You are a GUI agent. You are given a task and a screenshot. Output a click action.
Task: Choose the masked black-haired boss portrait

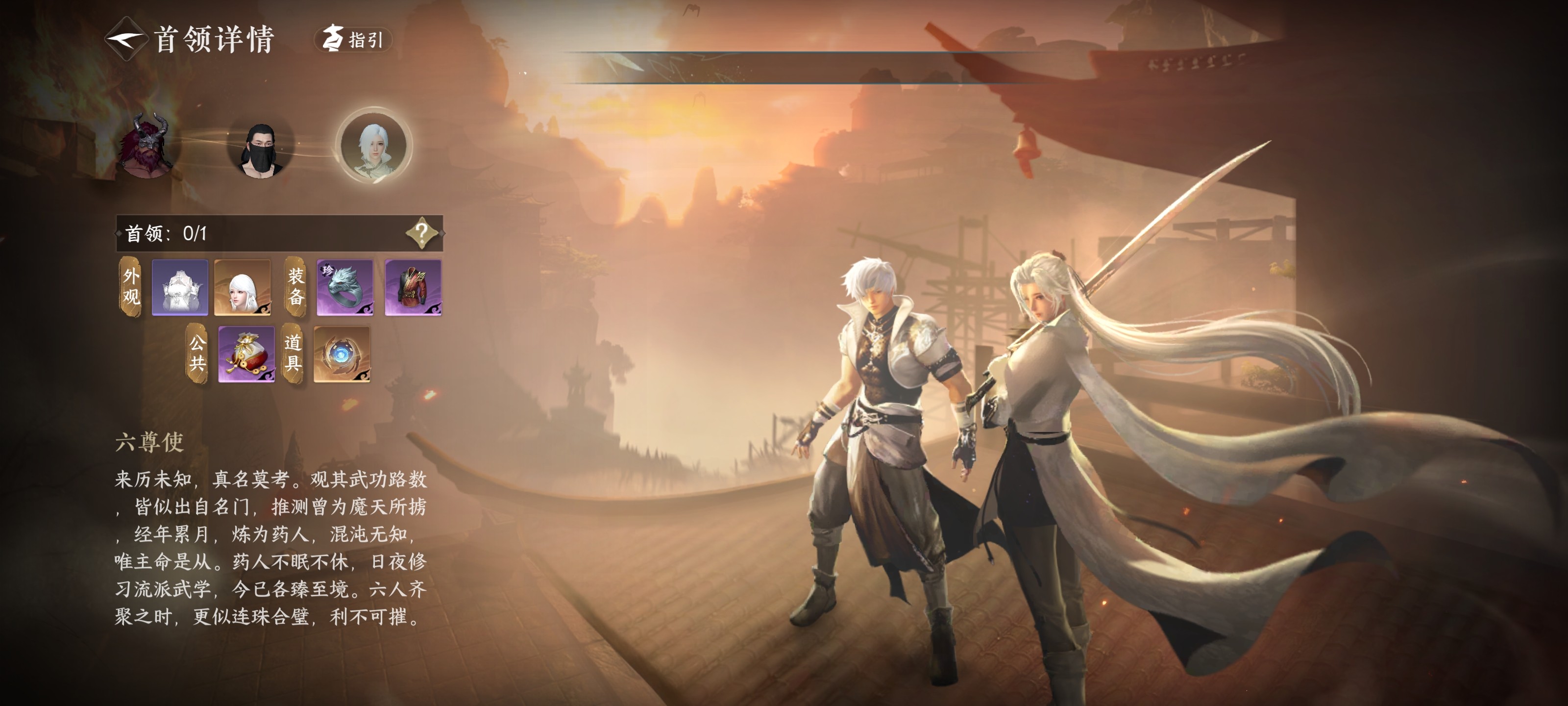261,148
